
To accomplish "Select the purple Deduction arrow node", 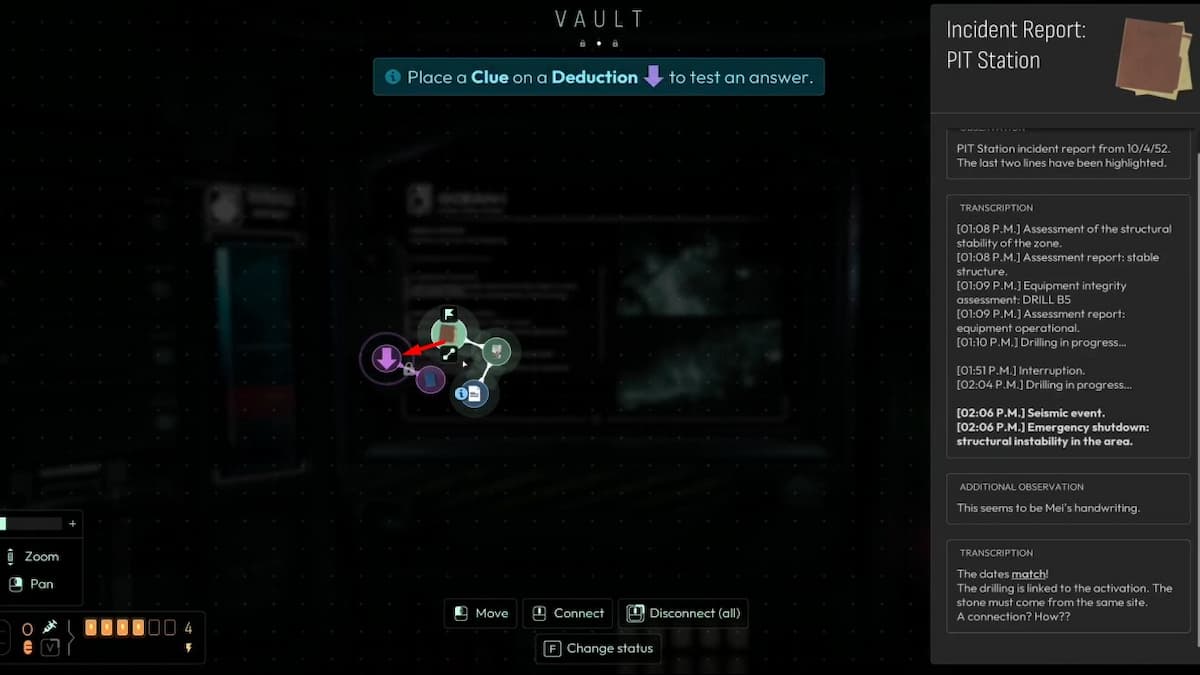I will tap(386, 358).
